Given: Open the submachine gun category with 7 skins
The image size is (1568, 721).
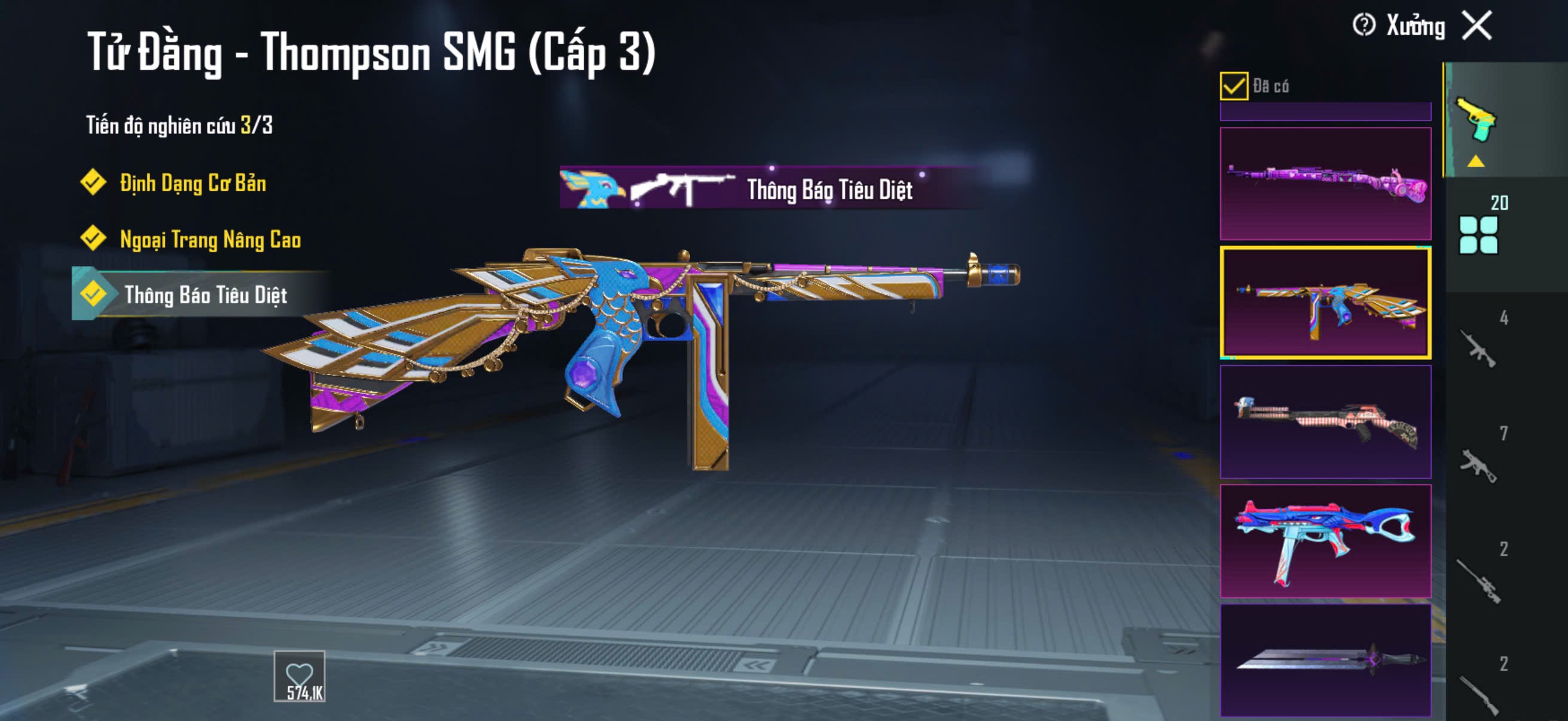Looking at the screenshot, I should (x=1478, y=464).
